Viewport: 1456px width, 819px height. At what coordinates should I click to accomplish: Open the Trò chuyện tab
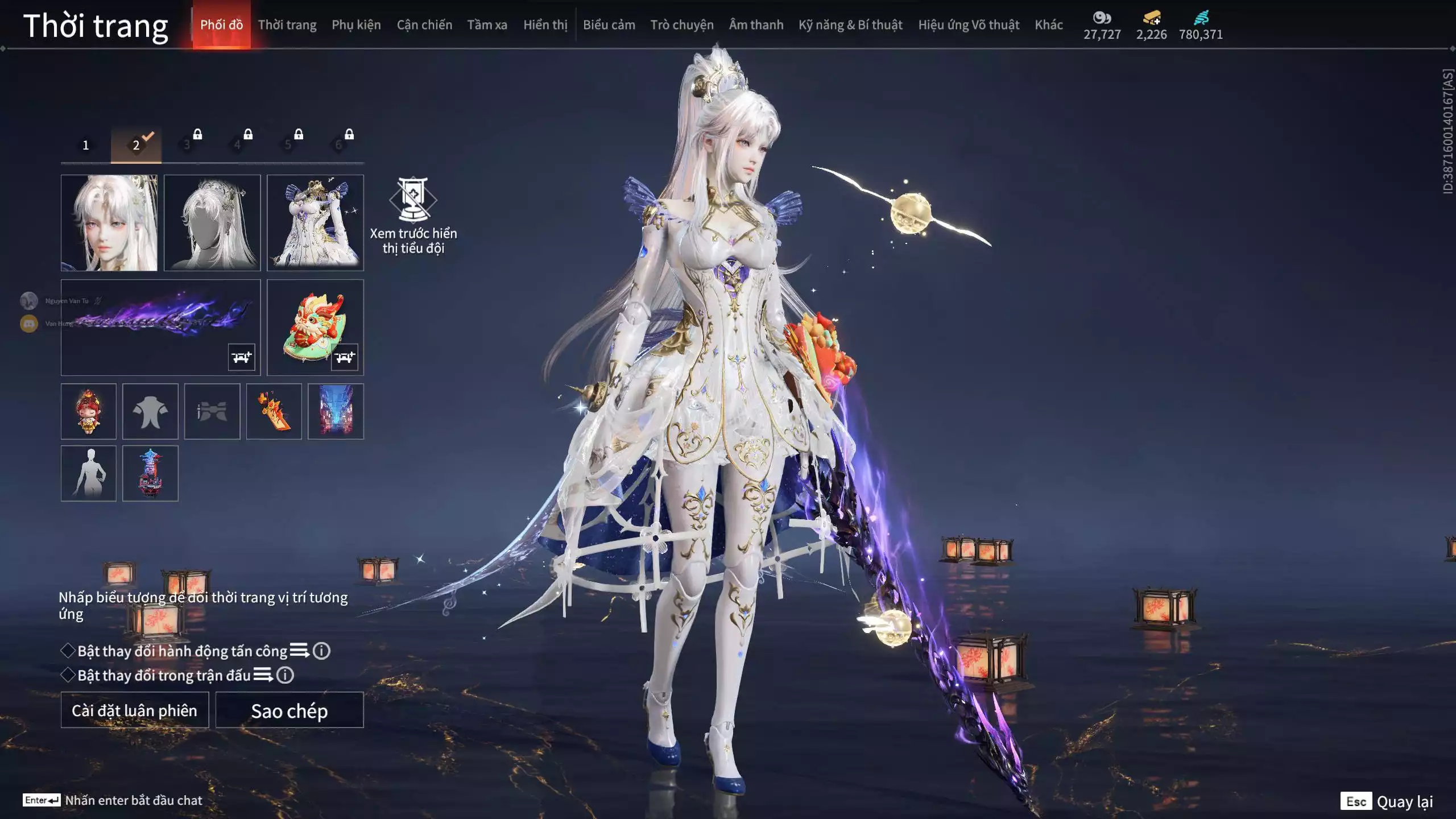coord(681,25)
